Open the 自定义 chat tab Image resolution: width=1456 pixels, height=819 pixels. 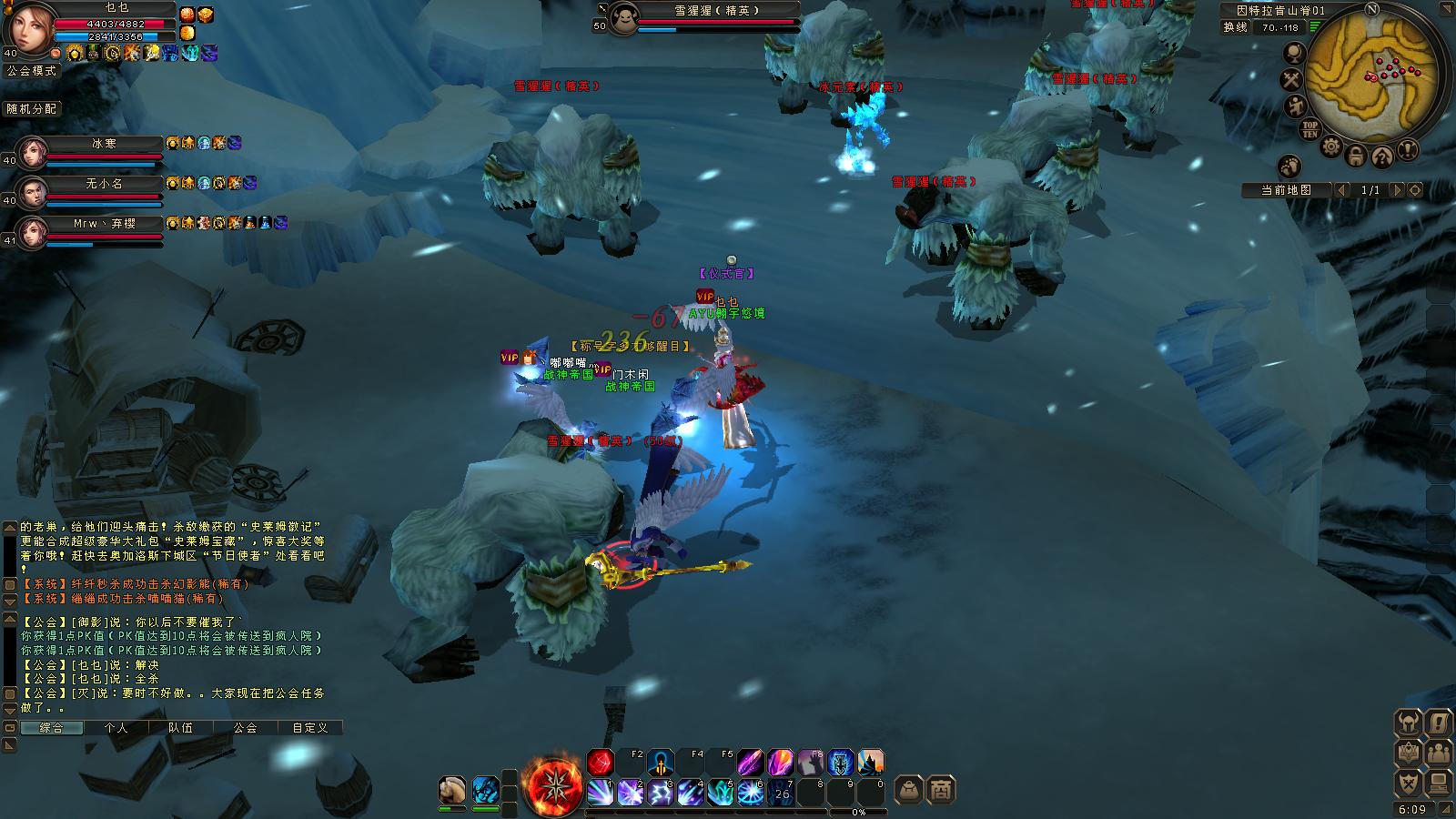pos(309,728)
